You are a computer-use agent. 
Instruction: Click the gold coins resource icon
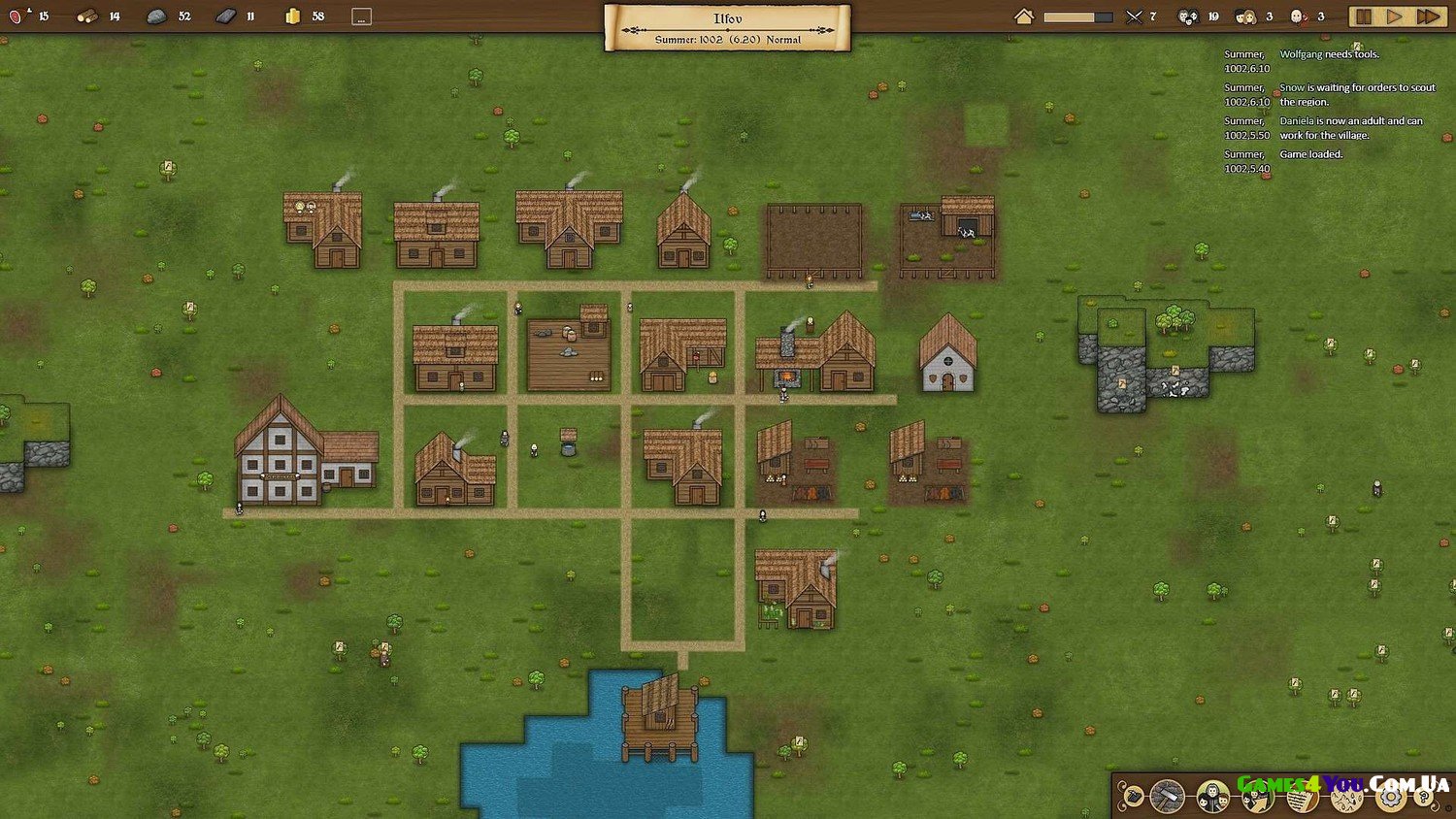pos(293,16)
